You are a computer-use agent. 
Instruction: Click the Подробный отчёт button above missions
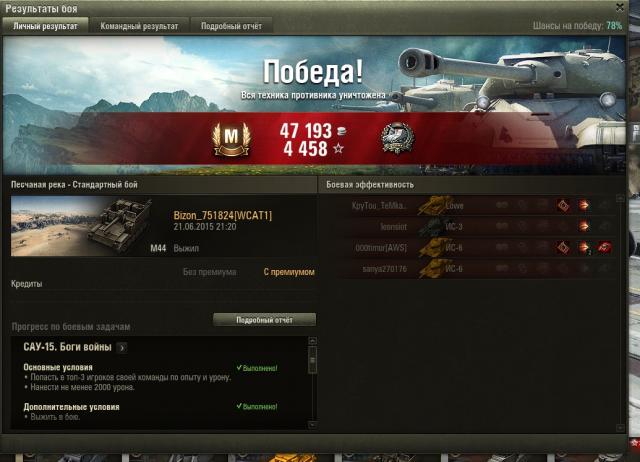click(264, 320)
